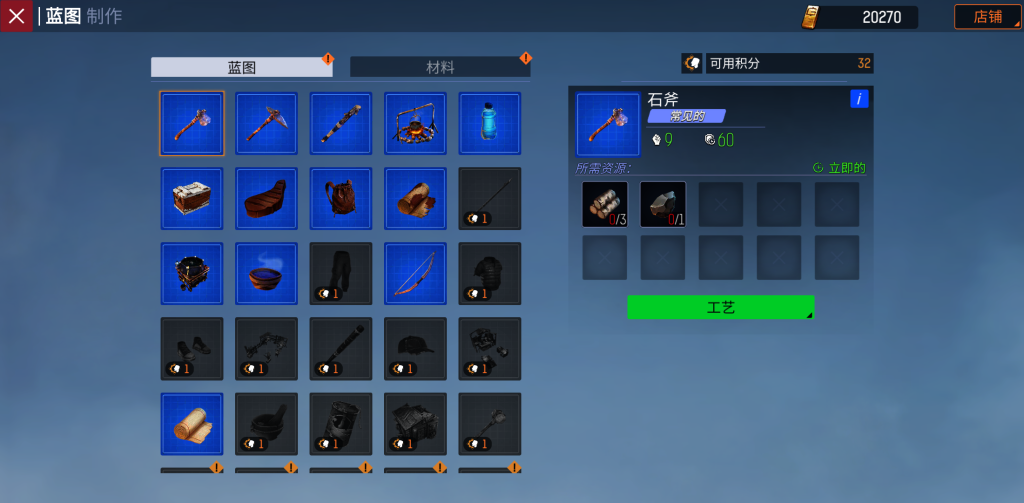Pick the blue water bottle blueprint
The height and width of the screenshot is (503, 1024).
click(x=489, y=123)
